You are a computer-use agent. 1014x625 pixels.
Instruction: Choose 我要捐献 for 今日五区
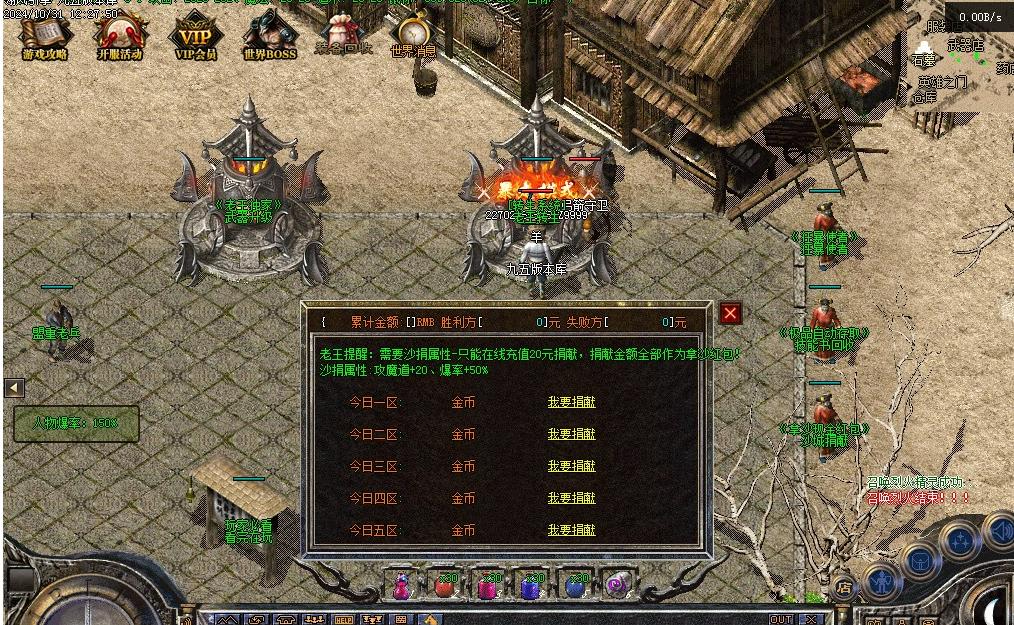click(571, 530)
